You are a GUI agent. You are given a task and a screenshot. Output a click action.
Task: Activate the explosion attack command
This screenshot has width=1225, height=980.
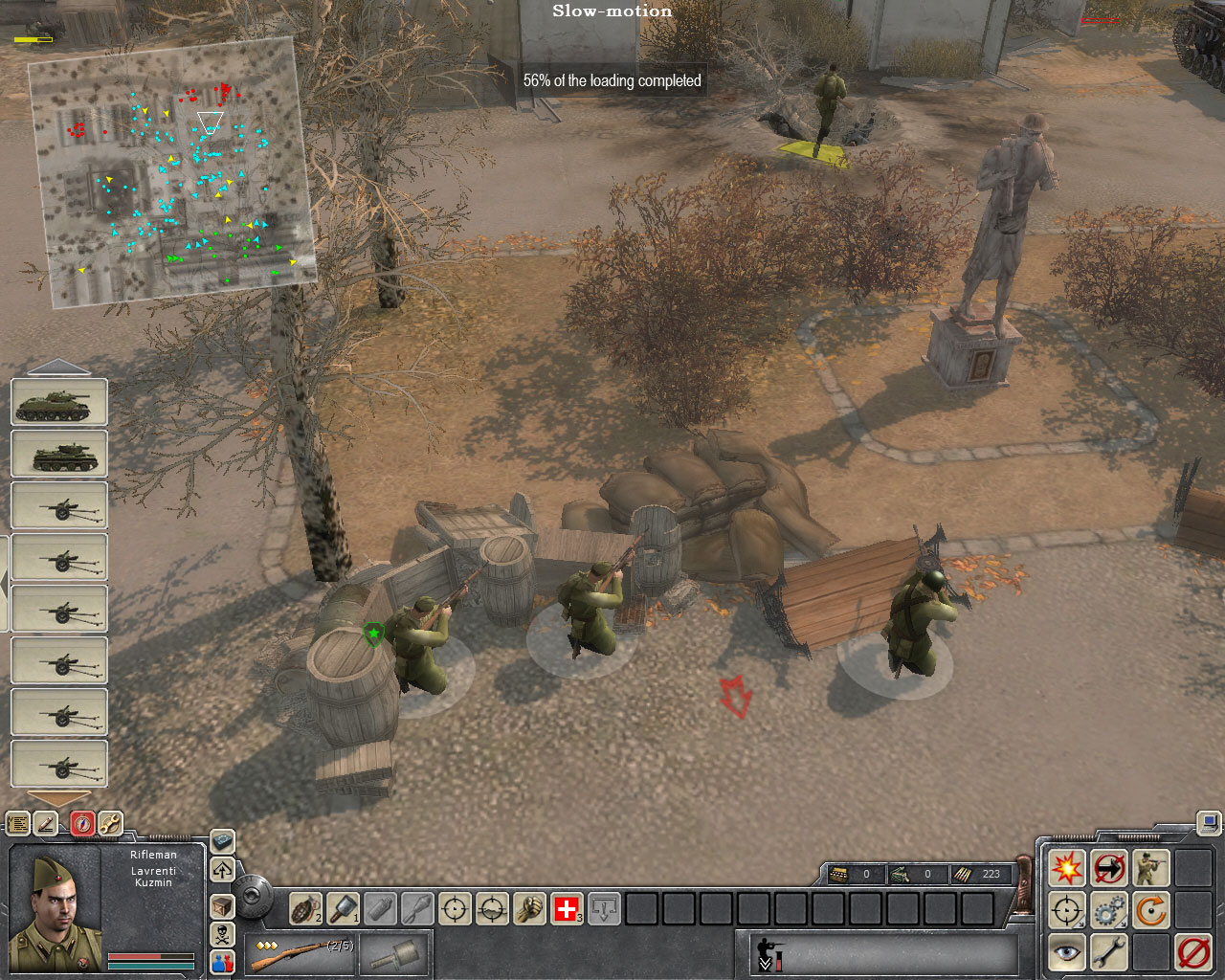(x=1066, y=868)
